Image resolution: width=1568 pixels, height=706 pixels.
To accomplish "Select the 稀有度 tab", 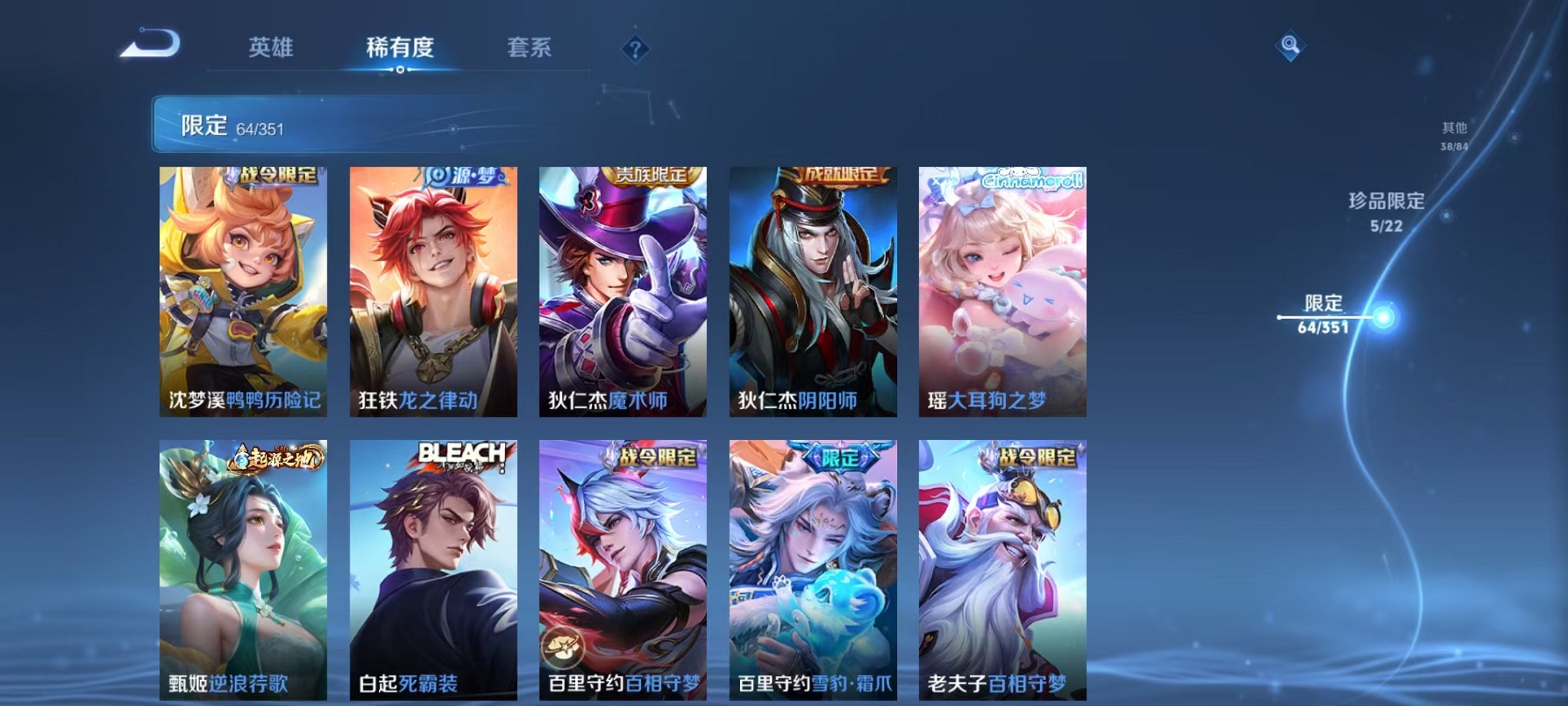I will tap(400, 48).
